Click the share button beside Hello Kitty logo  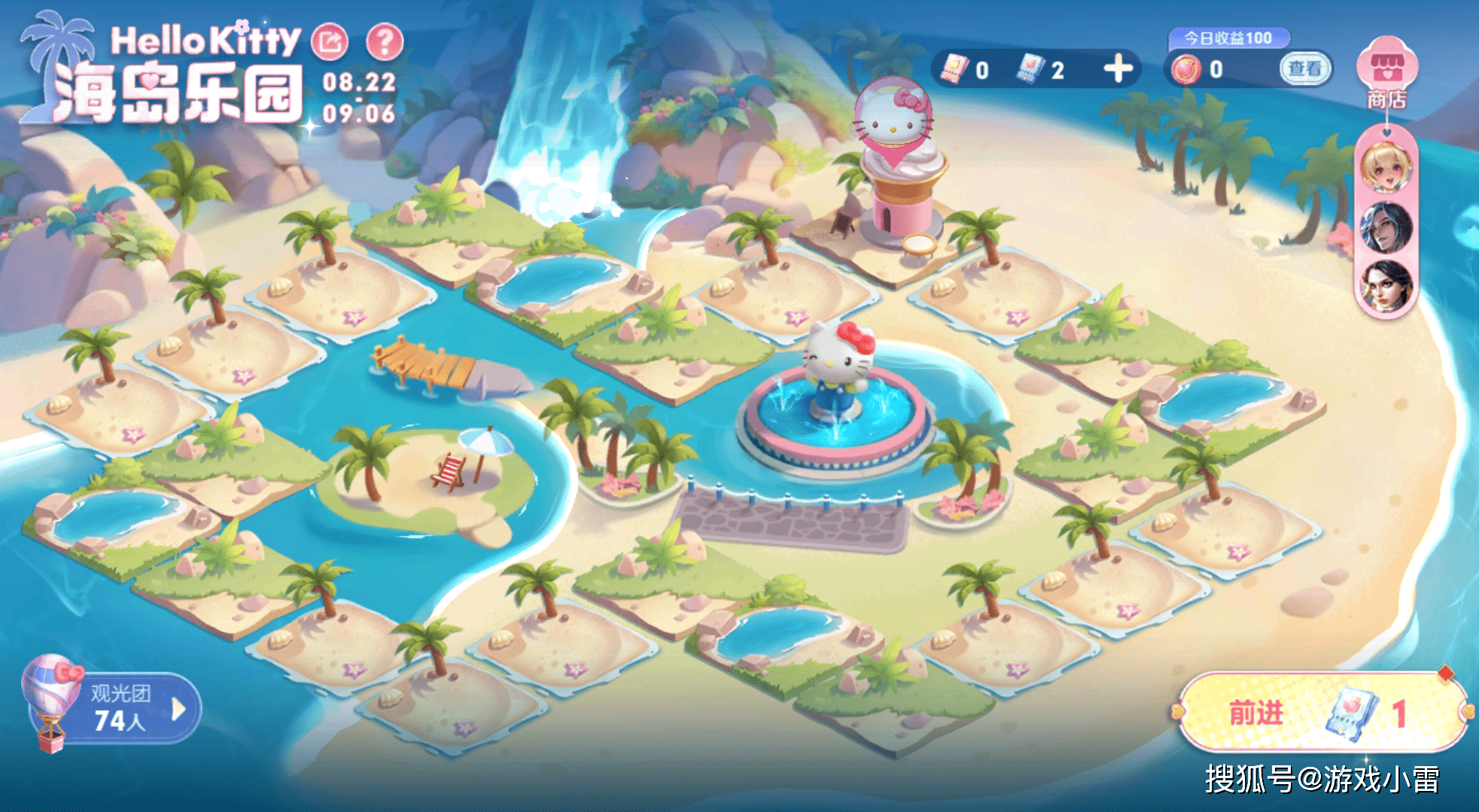[330, 42]
